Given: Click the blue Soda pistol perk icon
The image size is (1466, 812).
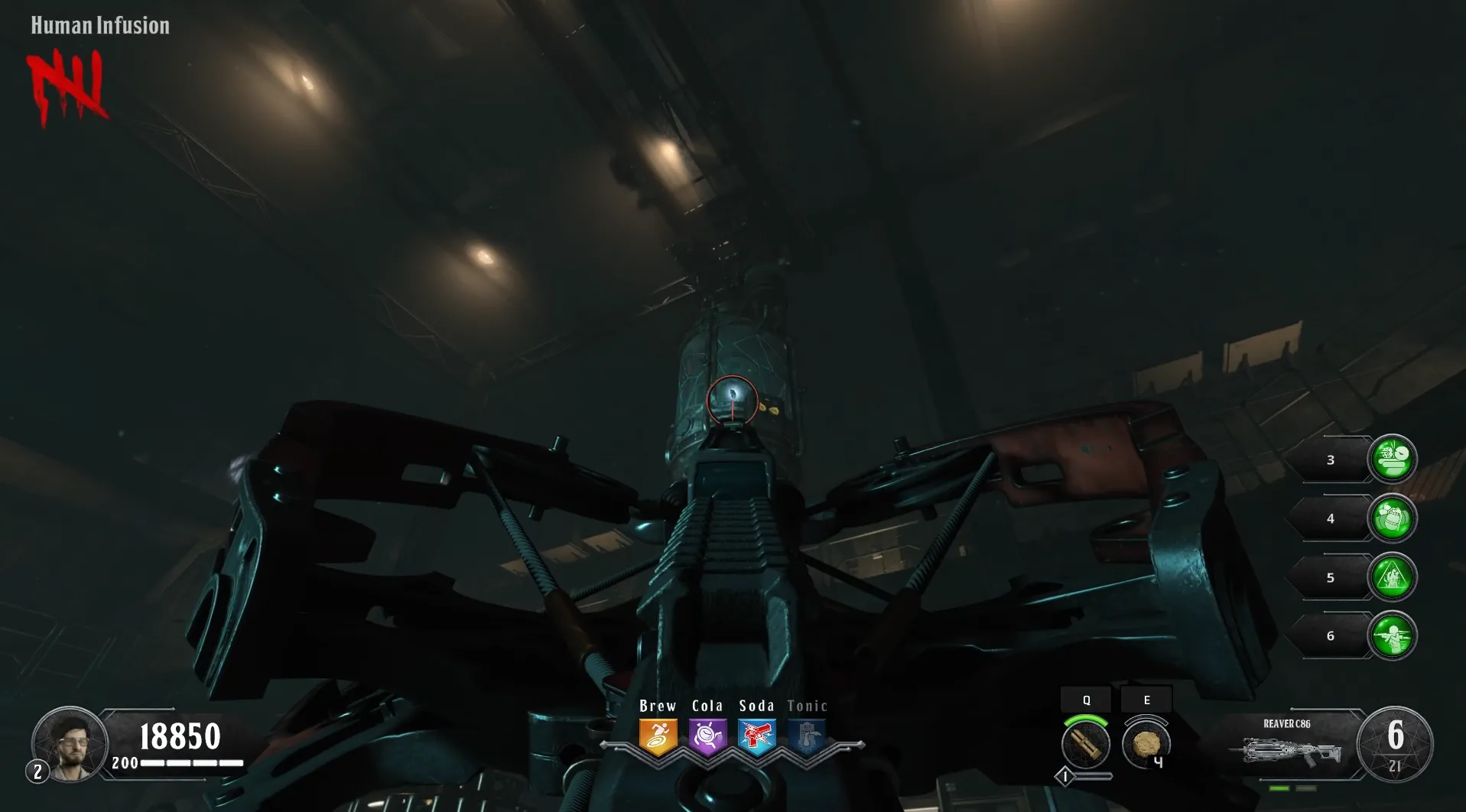Looking at the screenshot, I should point(757,736).
